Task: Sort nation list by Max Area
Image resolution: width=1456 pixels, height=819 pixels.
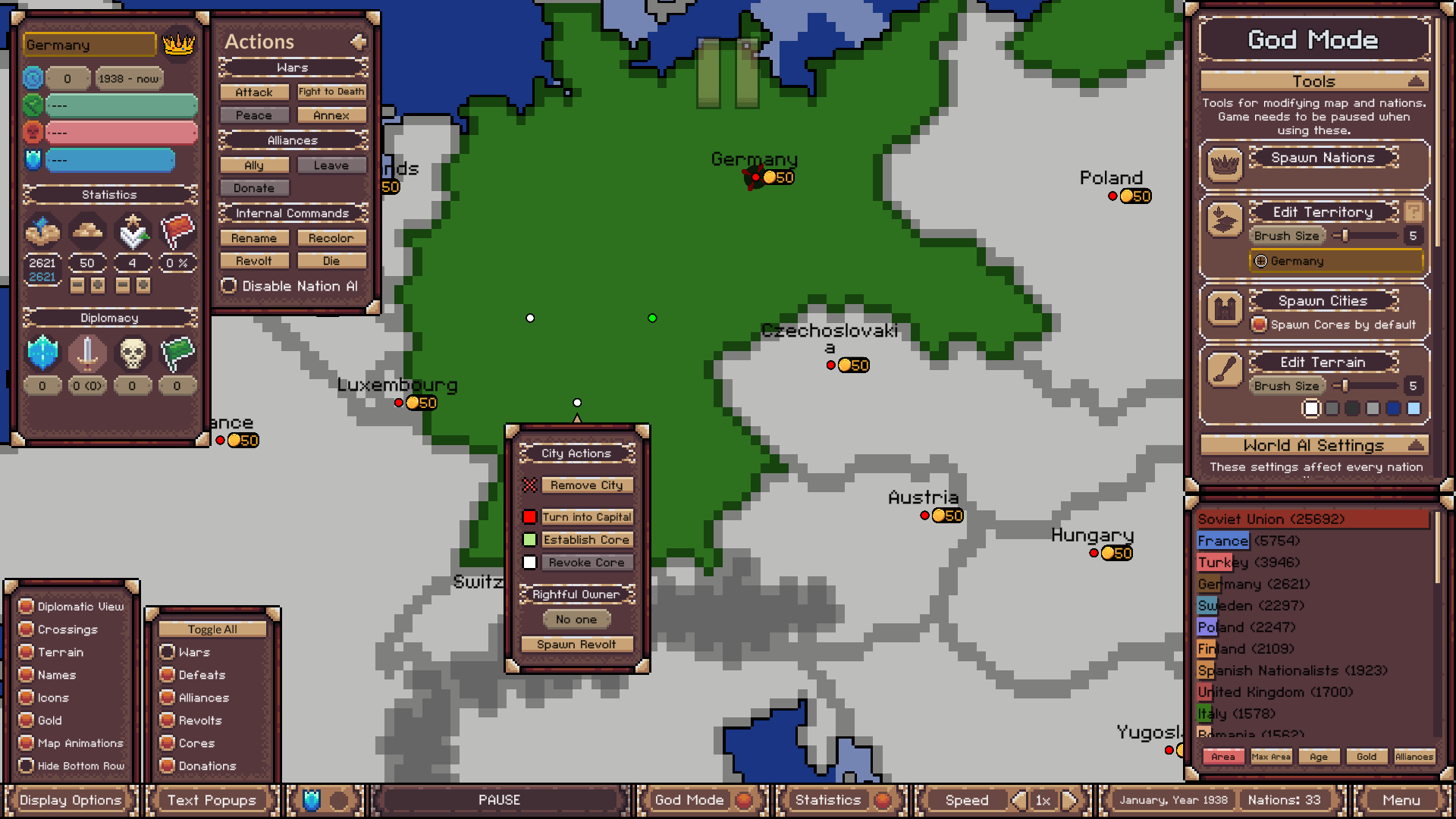Action: pyautogui.click(x=1271, y=756)
